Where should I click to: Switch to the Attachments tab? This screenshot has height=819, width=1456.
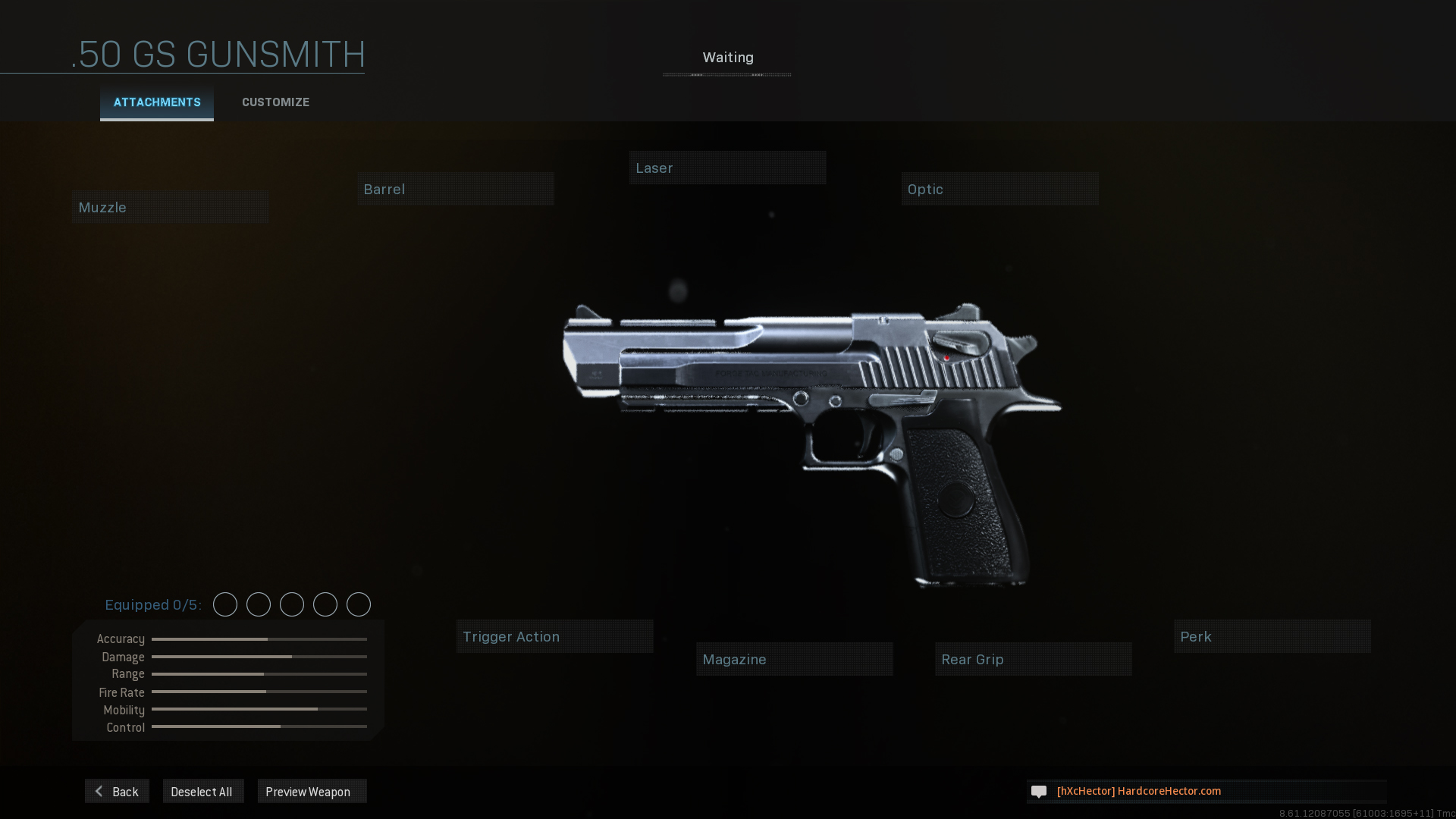click(x=157, y=102)
